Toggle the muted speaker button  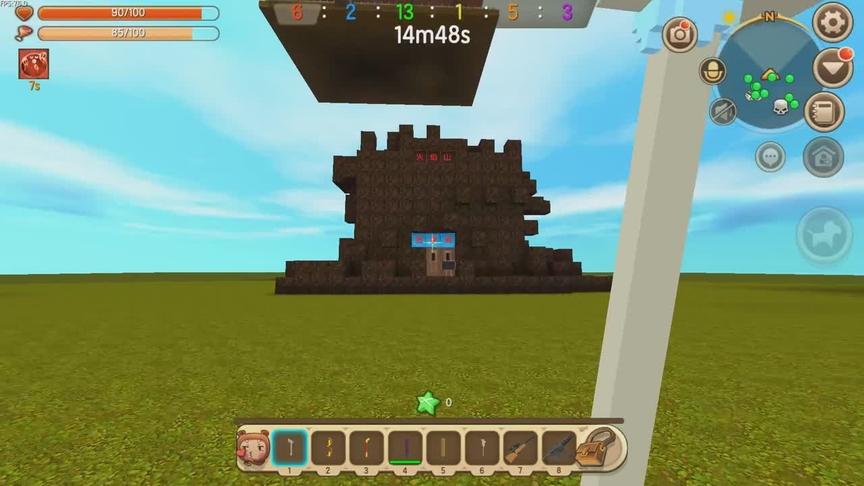click(x=722, y=111)
